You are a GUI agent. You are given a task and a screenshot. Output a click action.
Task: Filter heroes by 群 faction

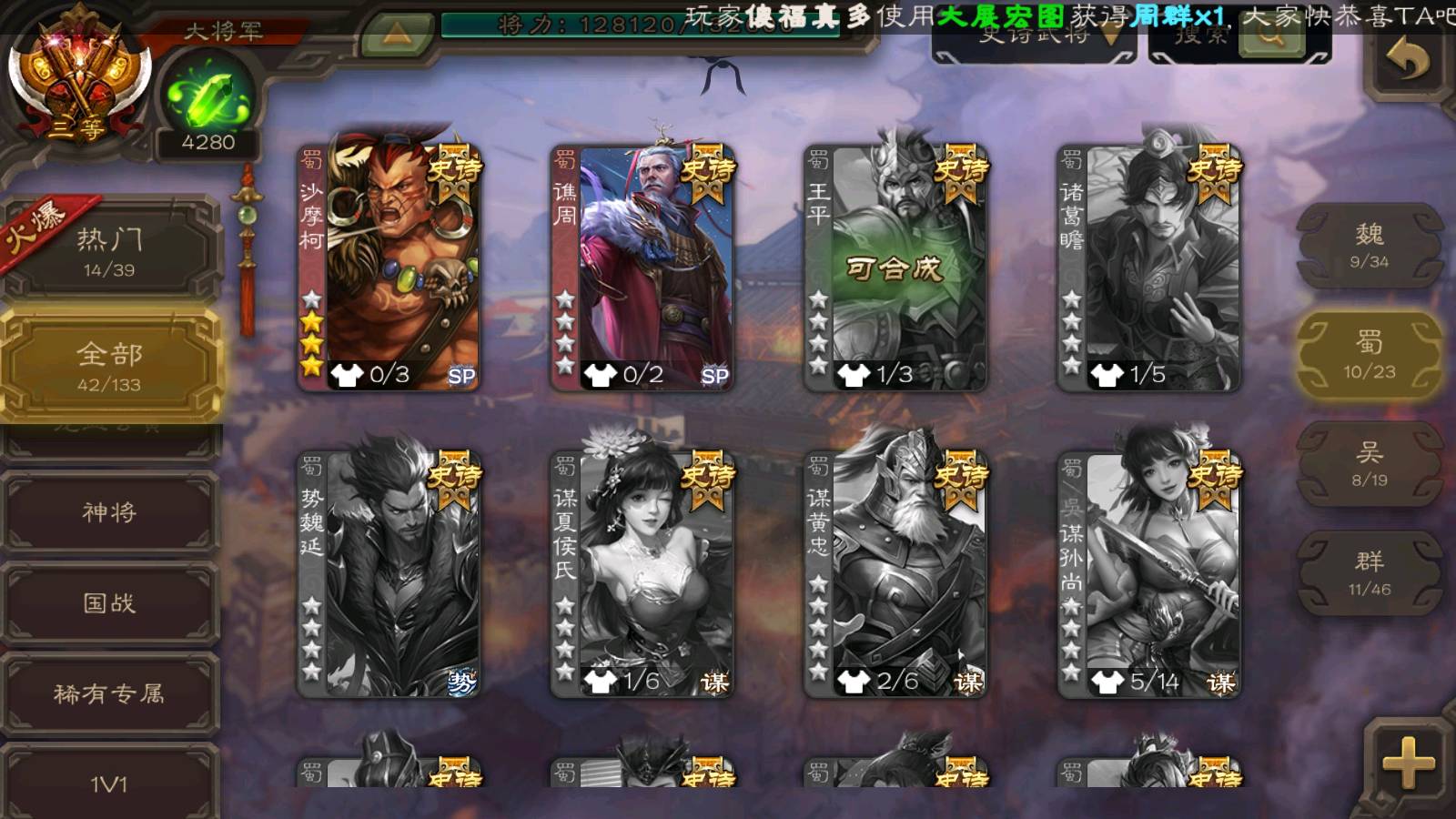coord(1369,573)
